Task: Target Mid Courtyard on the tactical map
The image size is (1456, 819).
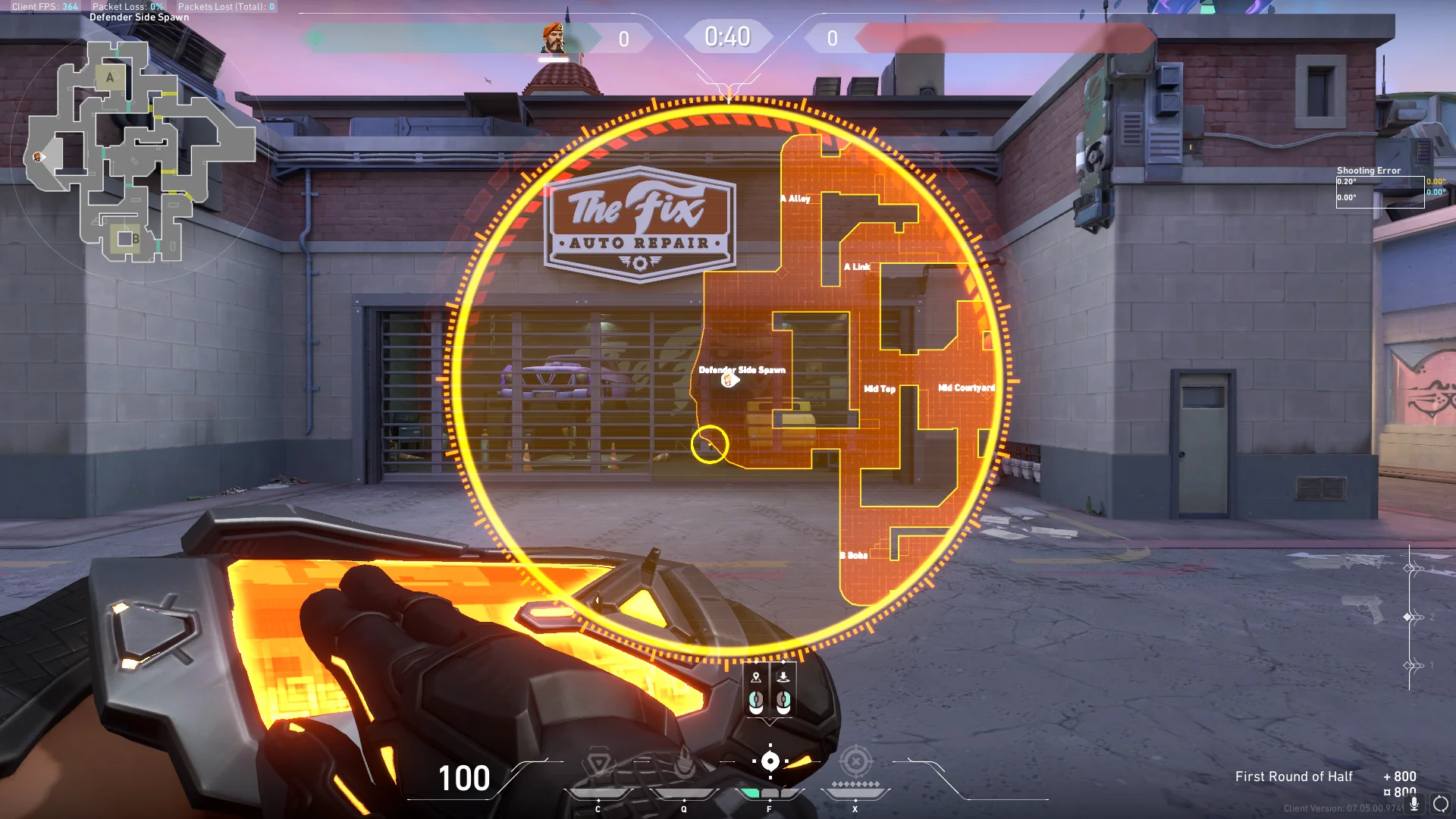Action: (x=966, y=388)
